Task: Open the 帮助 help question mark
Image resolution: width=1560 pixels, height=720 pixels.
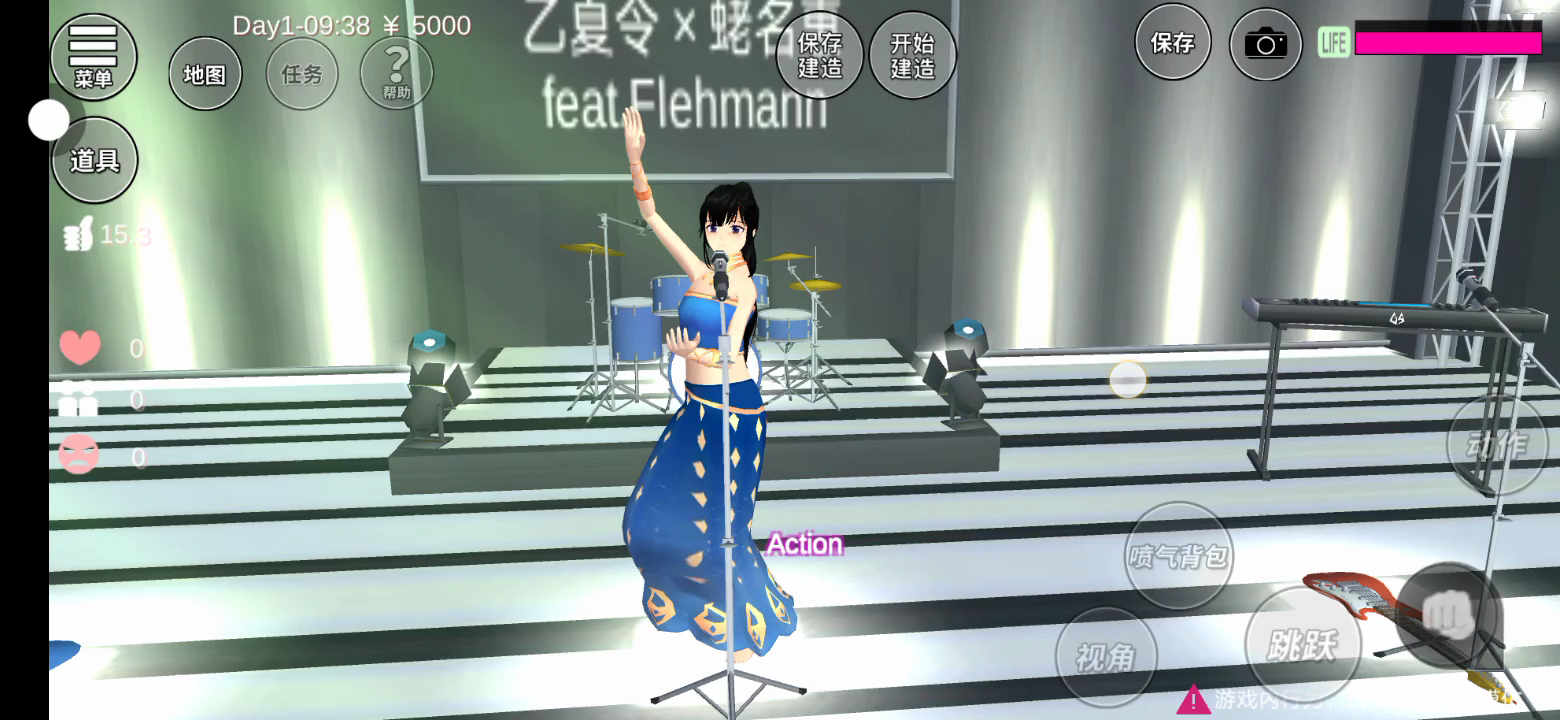Action: pos(396,73)
